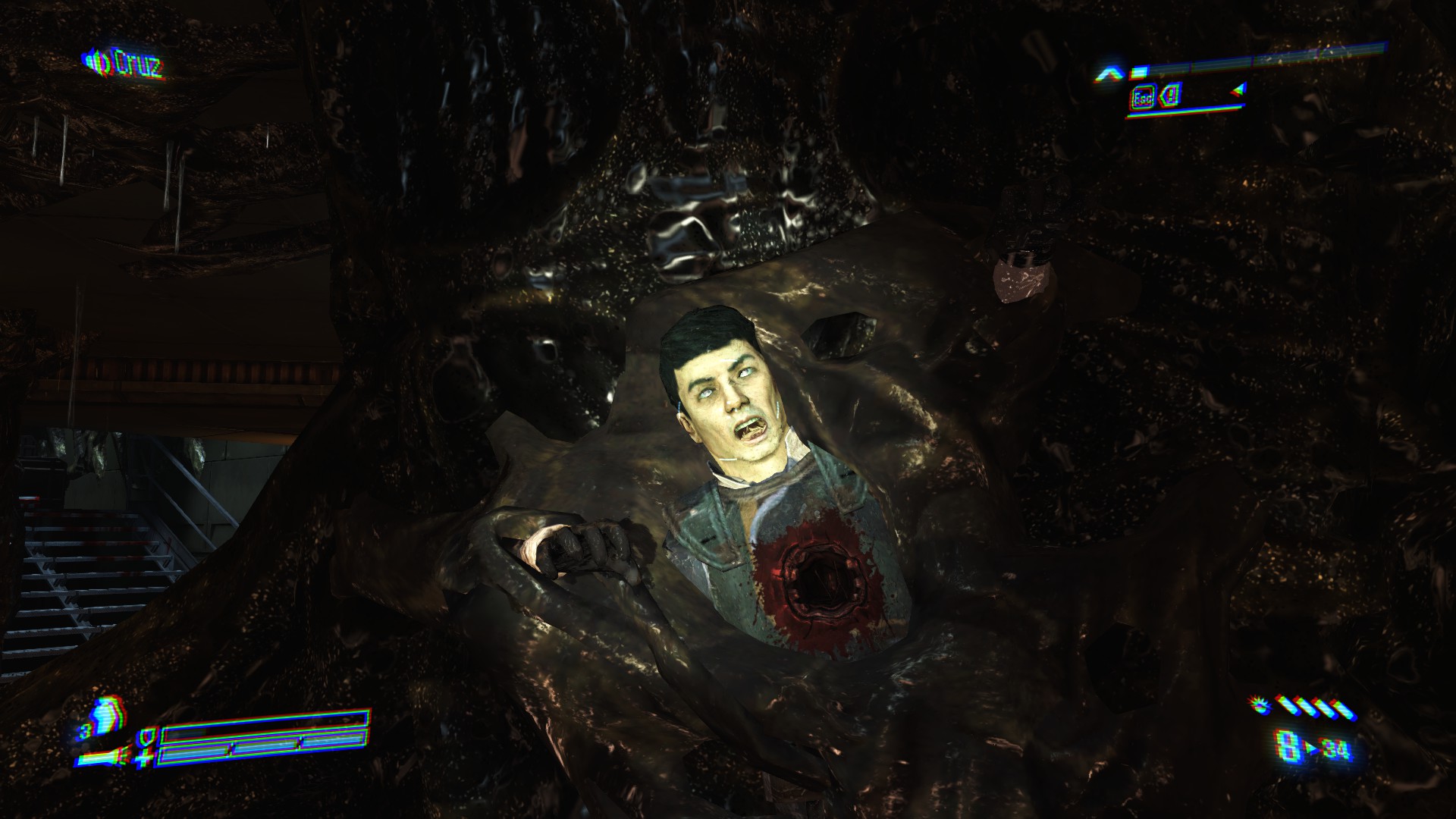The image size is (1456, 819).
Task: Toggle the objective tracker via the Esc key prompt
Action: 1142,97
